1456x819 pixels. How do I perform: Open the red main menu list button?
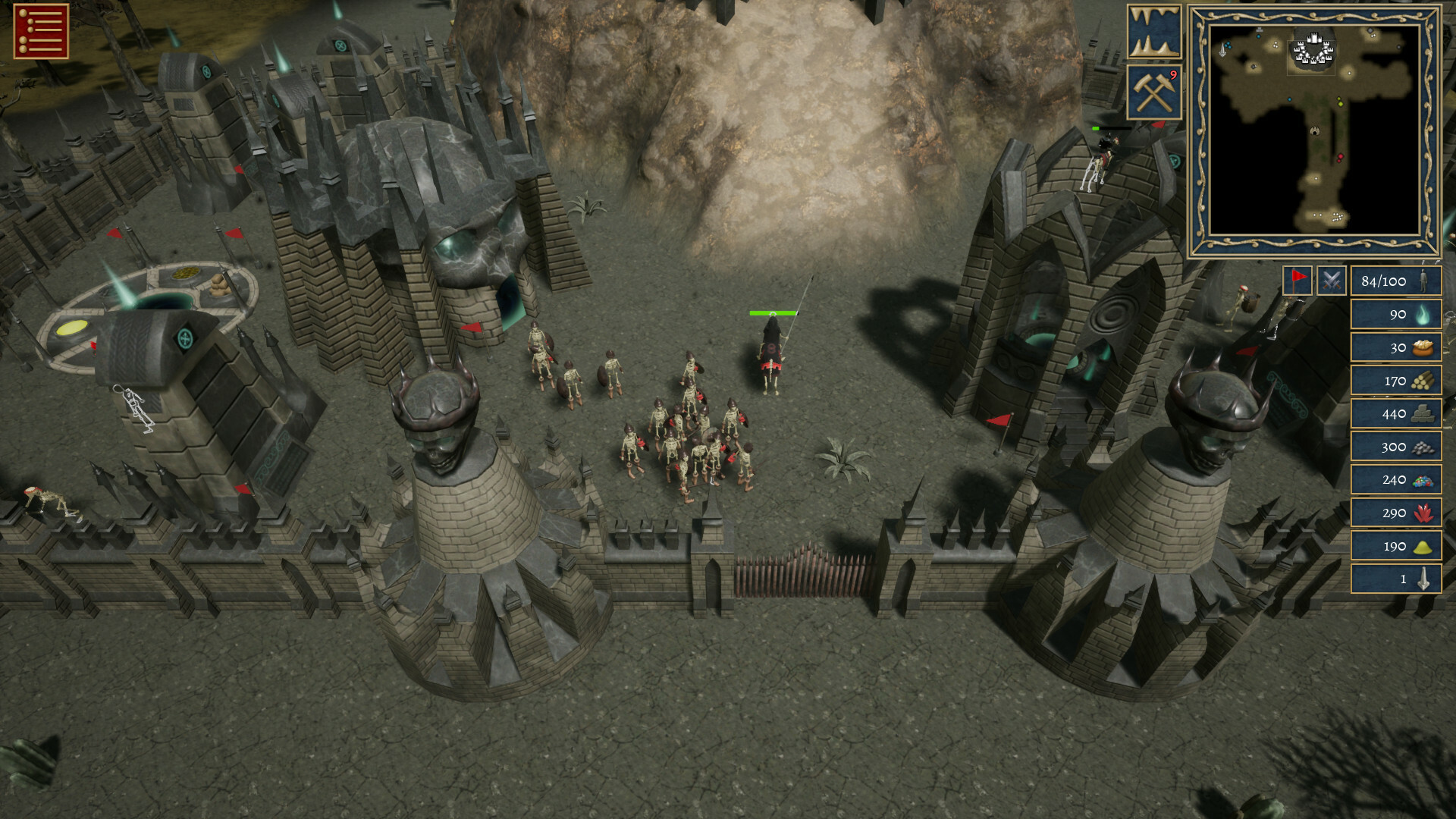(x=41, y=32)
